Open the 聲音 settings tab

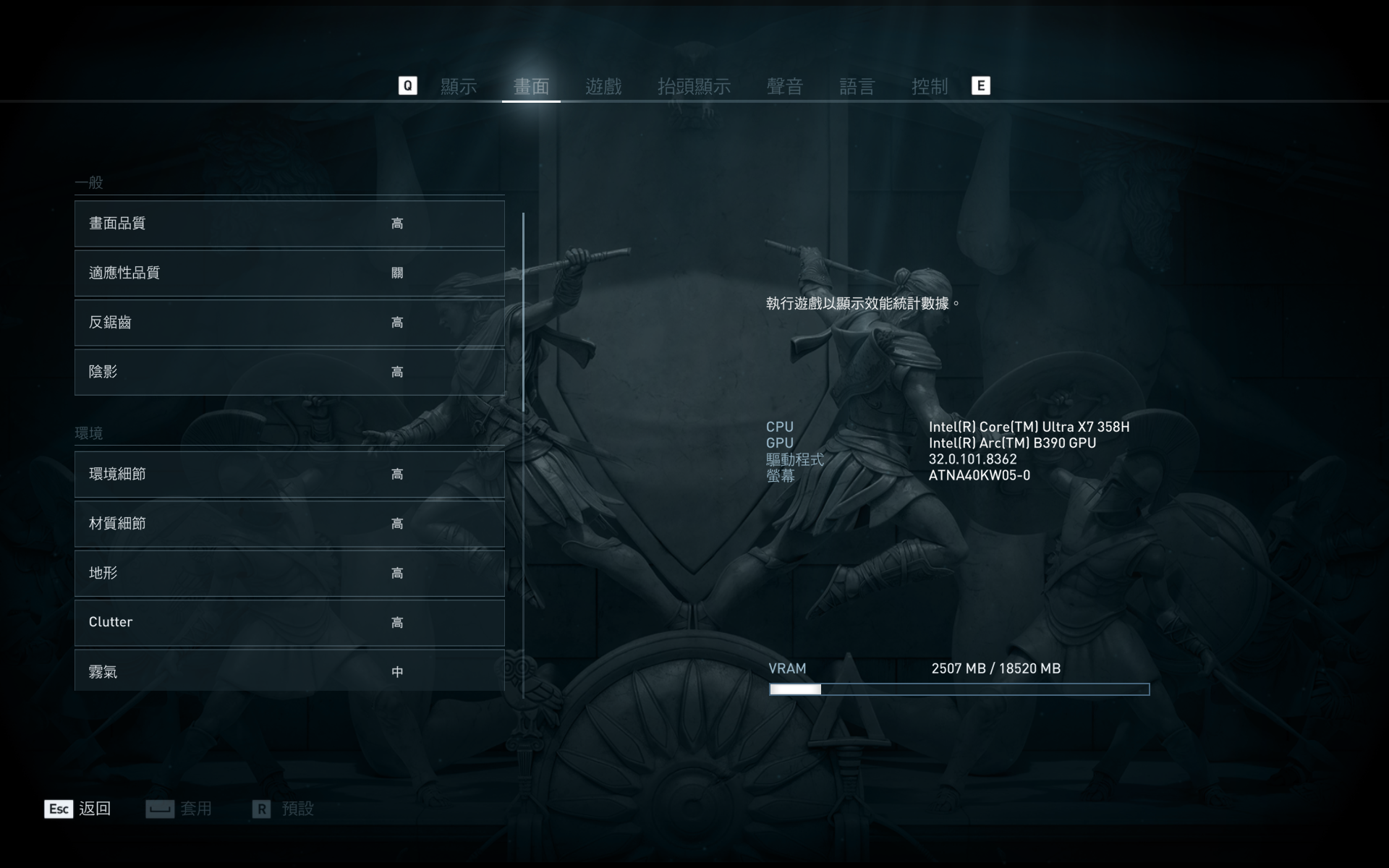click(x=785, y=87)
